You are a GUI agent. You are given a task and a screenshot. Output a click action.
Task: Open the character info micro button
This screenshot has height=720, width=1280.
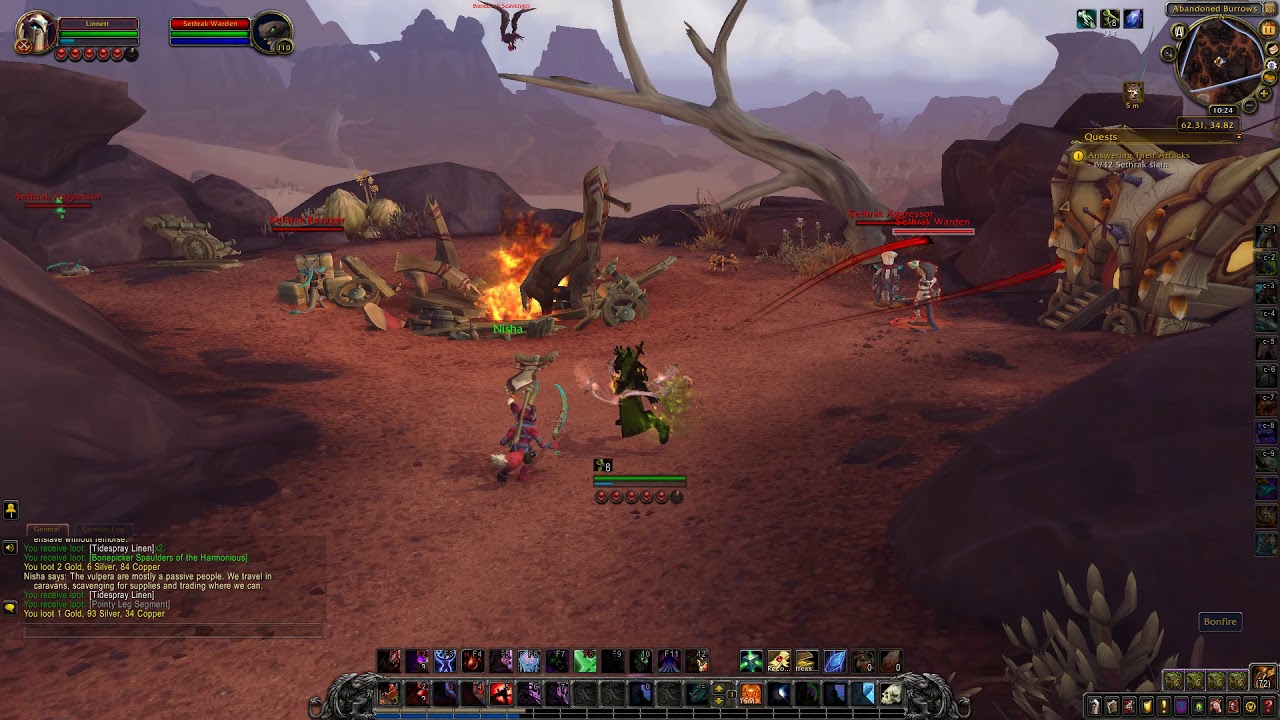click(1096, 707)
